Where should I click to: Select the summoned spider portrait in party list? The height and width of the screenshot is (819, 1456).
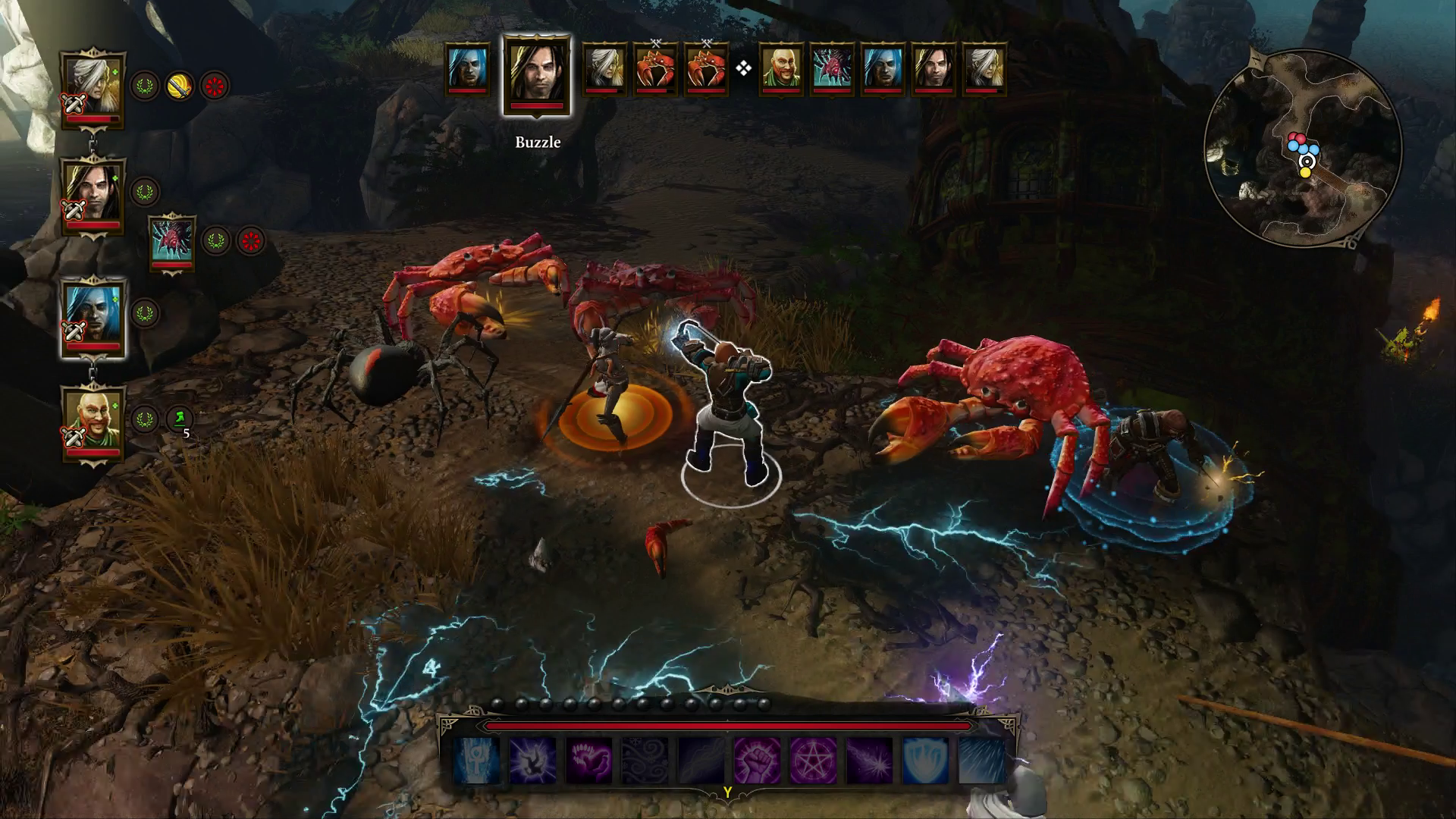pyautogui.click(x=172, y=240)
